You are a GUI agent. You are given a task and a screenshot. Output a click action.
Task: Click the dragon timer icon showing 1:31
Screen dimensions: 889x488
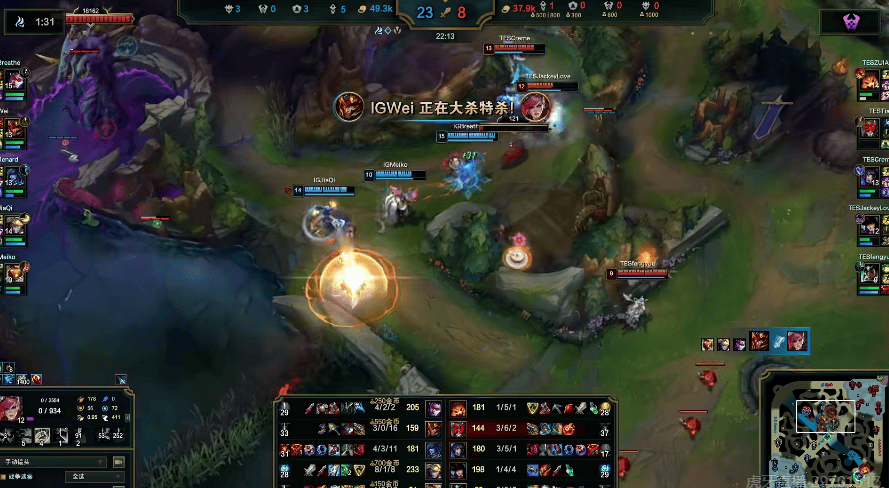point(18,21)
